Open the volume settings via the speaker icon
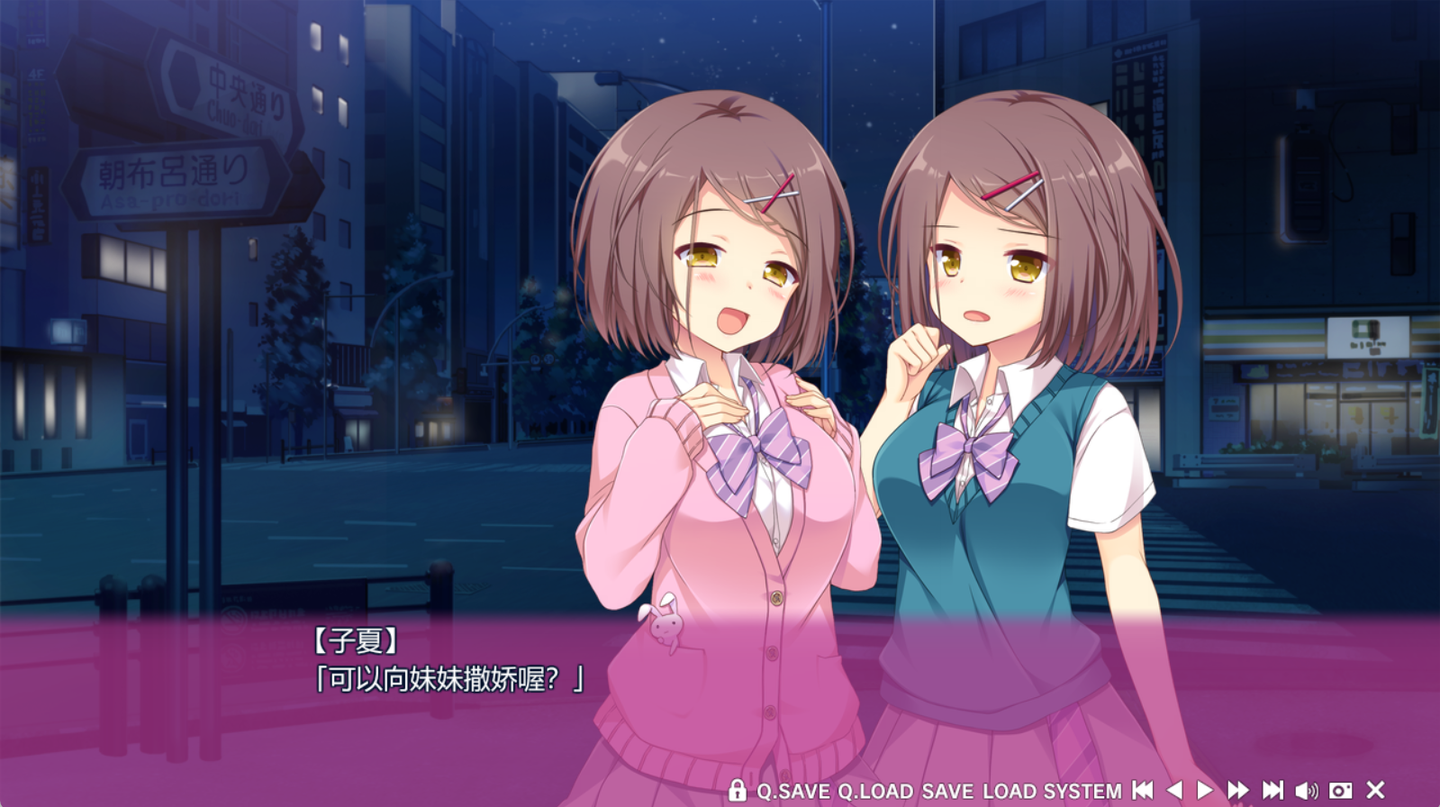Viewport: 1440px width, 807px height. click(x=1307, y=791)
